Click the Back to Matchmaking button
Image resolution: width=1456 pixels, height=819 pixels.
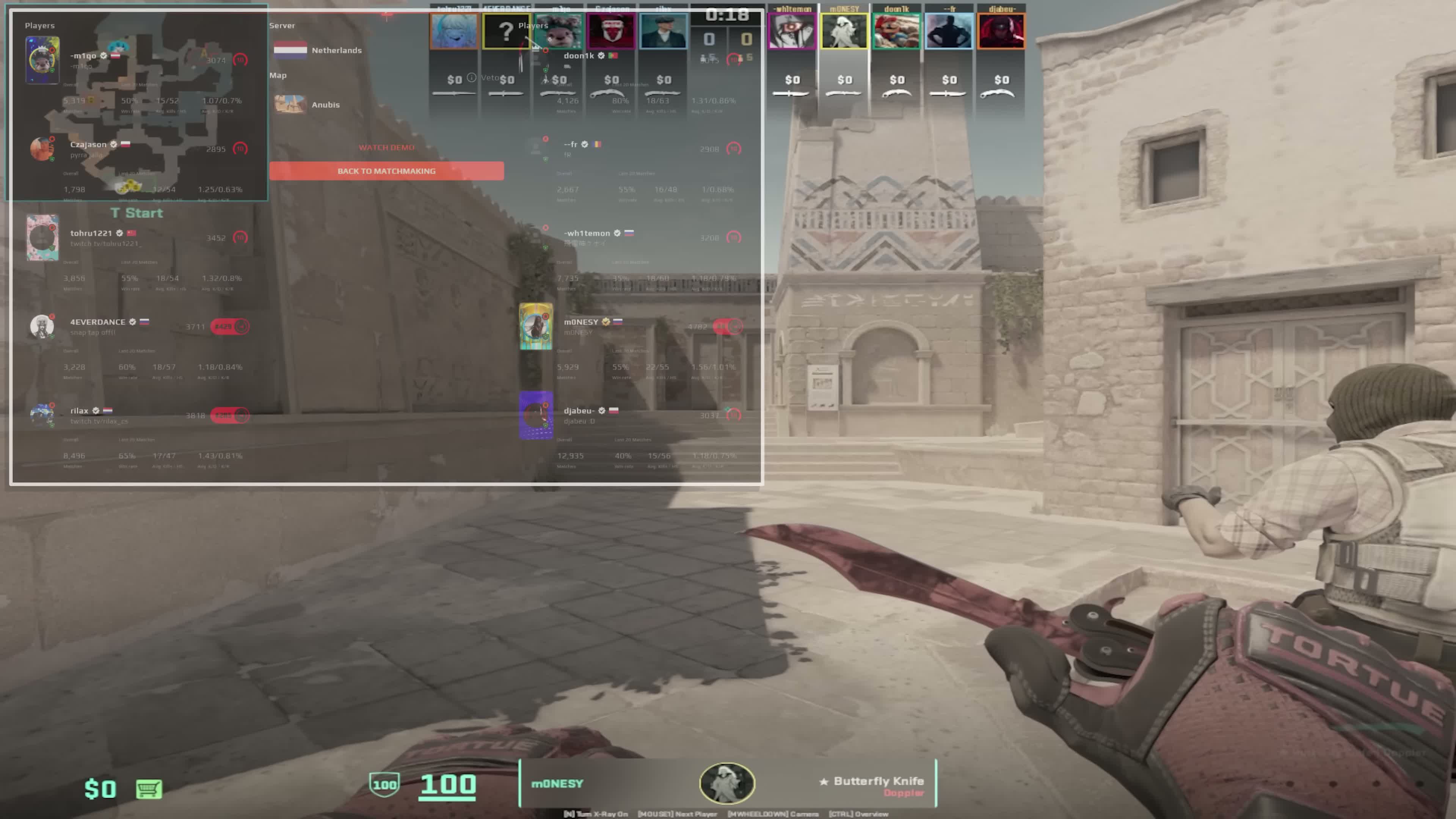click(386, 171)
